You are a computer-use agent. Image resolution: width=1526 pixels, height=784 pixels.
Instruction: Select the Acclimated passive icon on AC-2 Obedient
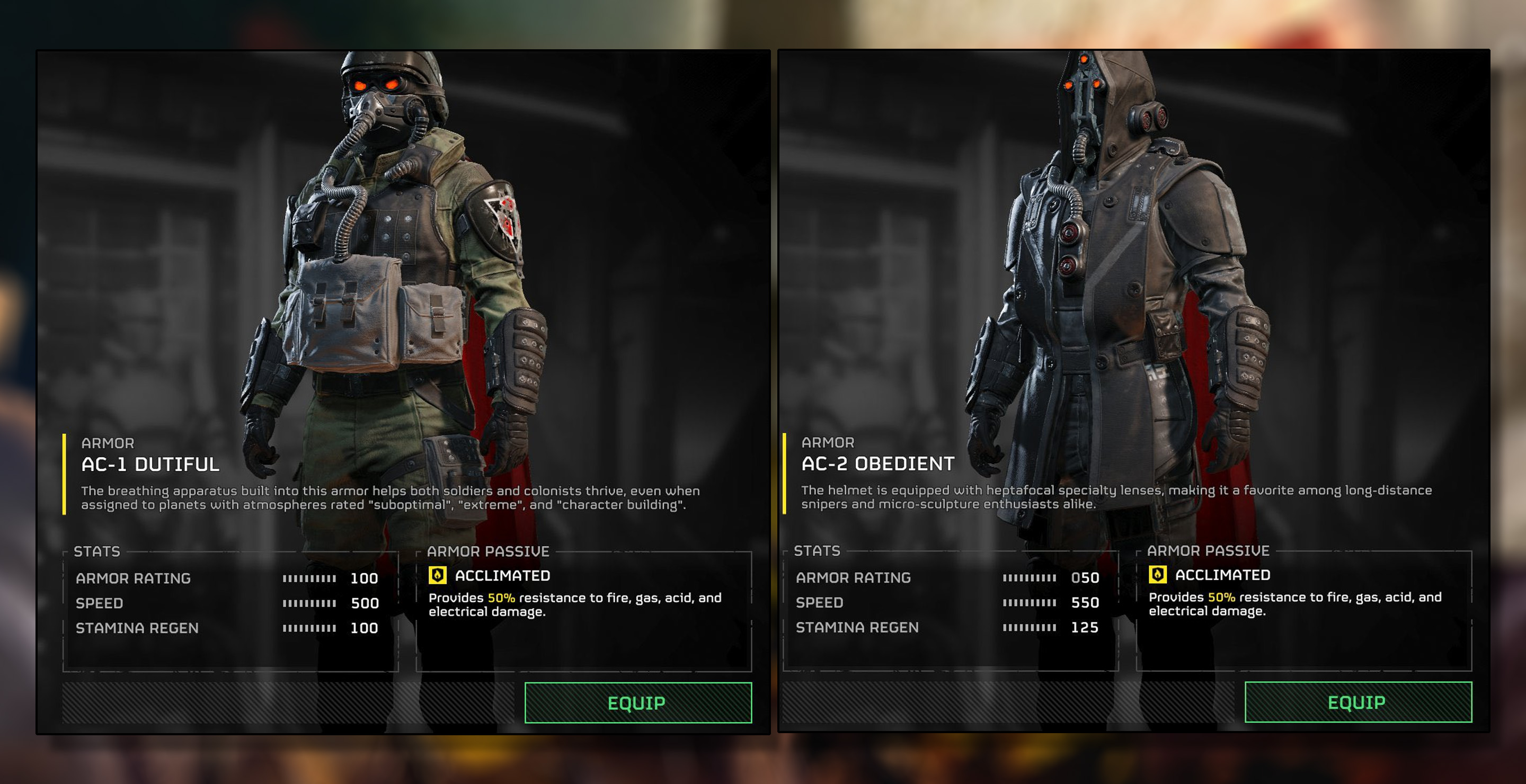tap(1158, 574)
